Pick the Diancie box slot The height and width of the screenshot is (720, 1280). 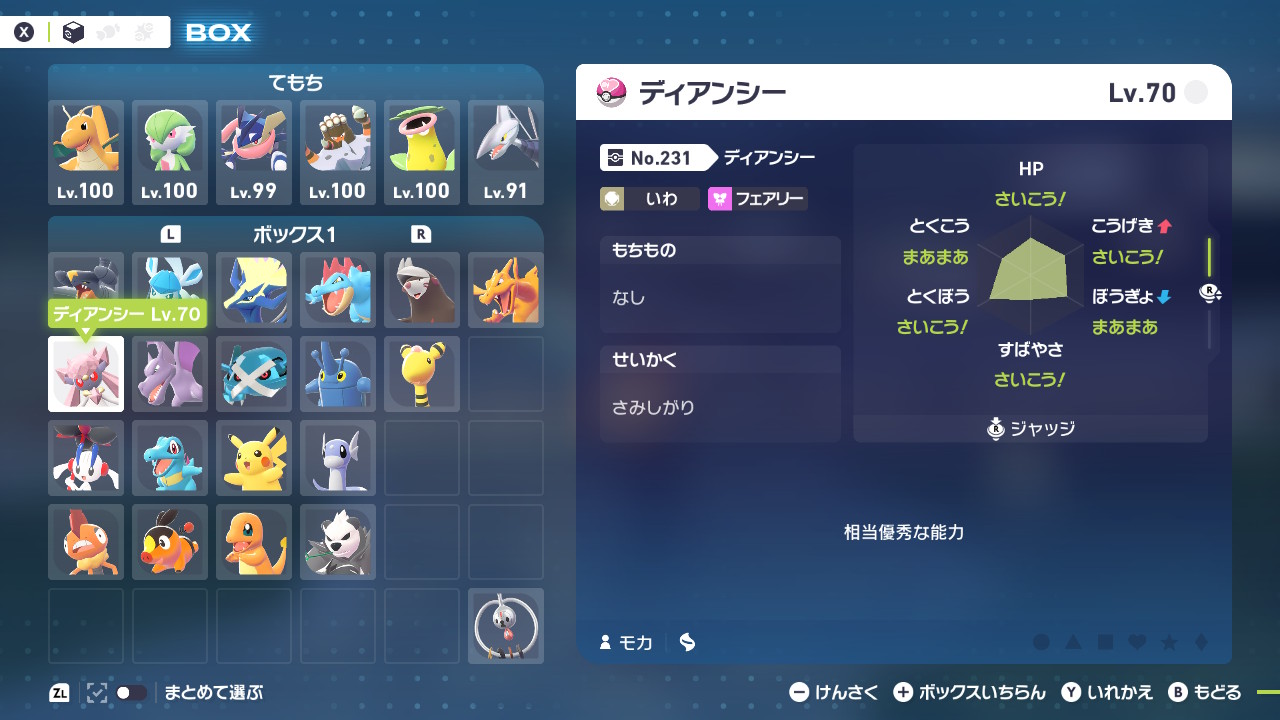pos(86,374)
